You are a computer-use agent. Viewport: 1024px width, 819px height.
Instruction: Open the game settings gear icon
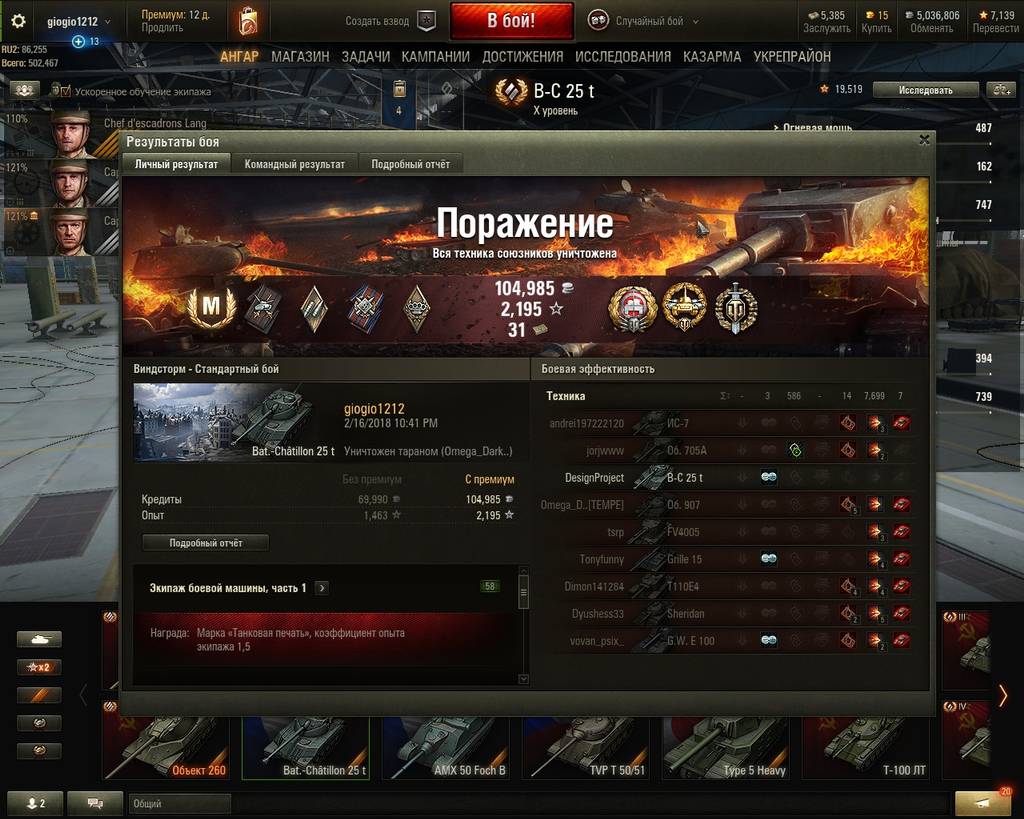tap(18, 21)
